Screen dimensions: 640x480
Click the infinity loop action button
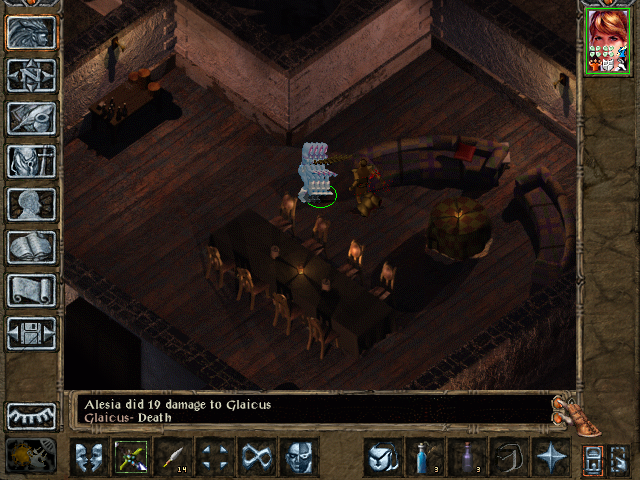pyautogui.click(x=257, y=458)
